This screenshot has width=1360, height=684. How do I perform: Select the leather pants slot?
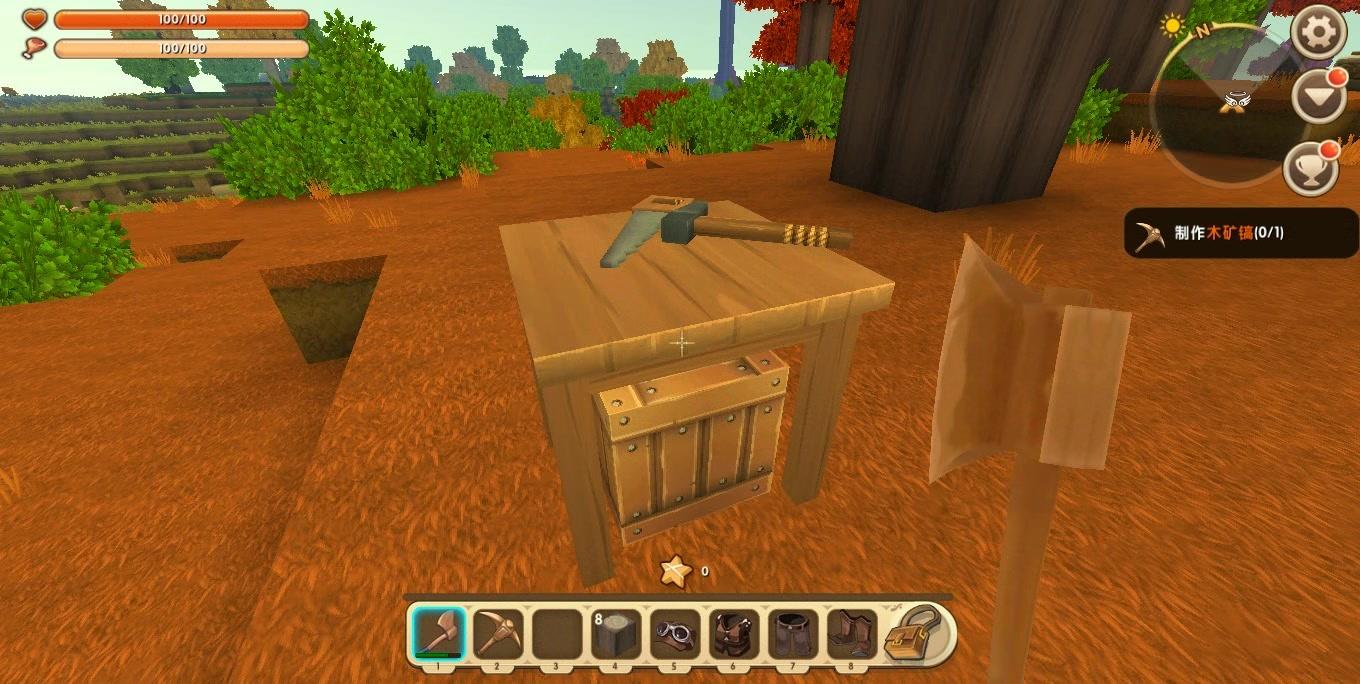[794, 634]
